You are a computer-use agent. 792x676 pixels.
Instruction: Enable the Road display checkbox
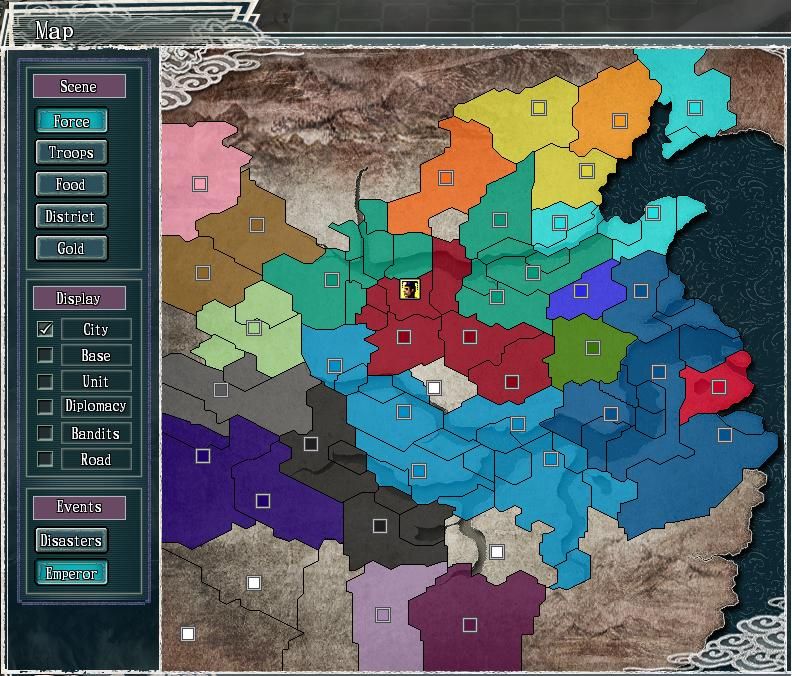pos(45,459)
